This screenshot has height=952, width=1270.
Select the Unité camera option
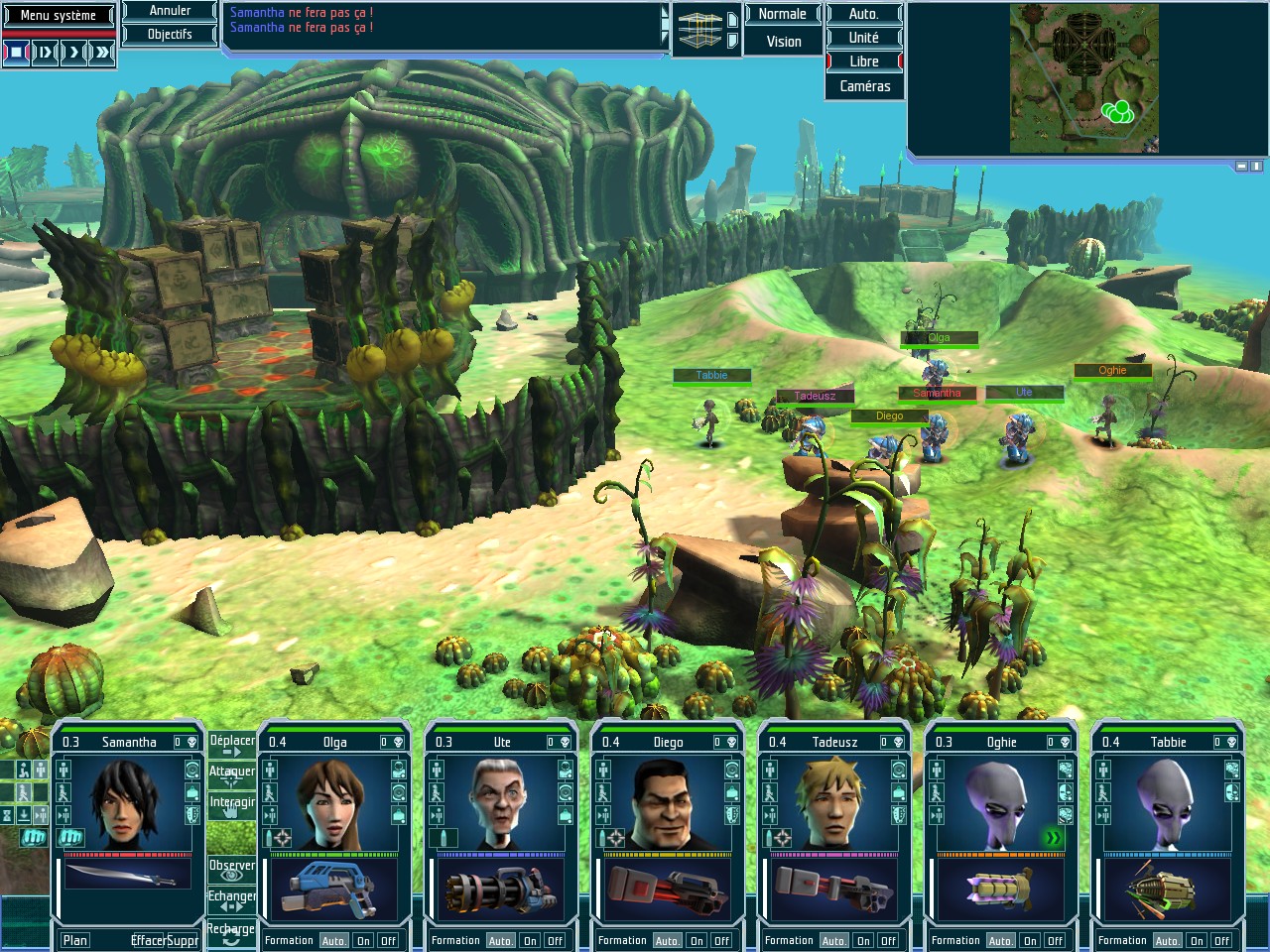(863, 38)
